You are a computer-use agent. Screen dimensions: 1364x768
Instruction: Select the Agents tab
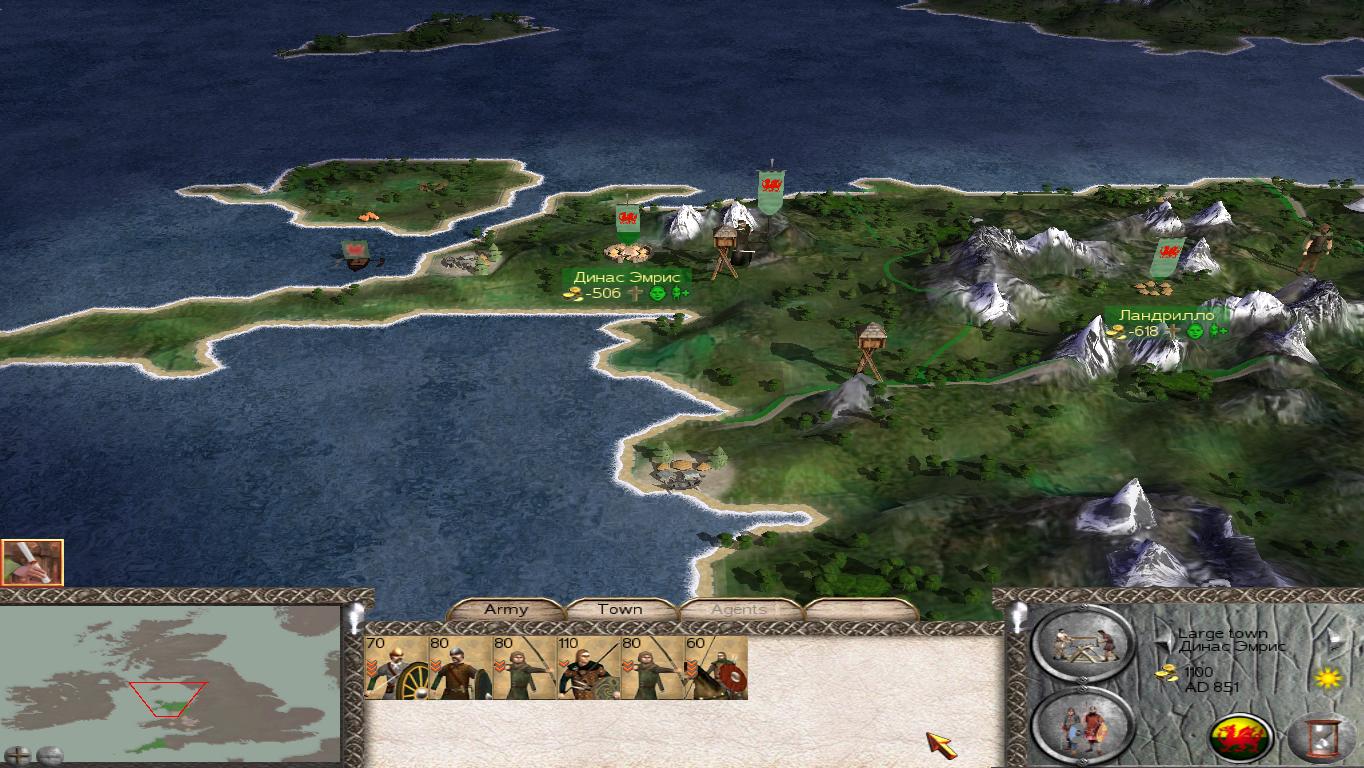pyautogui.click(x=739, y=609)
